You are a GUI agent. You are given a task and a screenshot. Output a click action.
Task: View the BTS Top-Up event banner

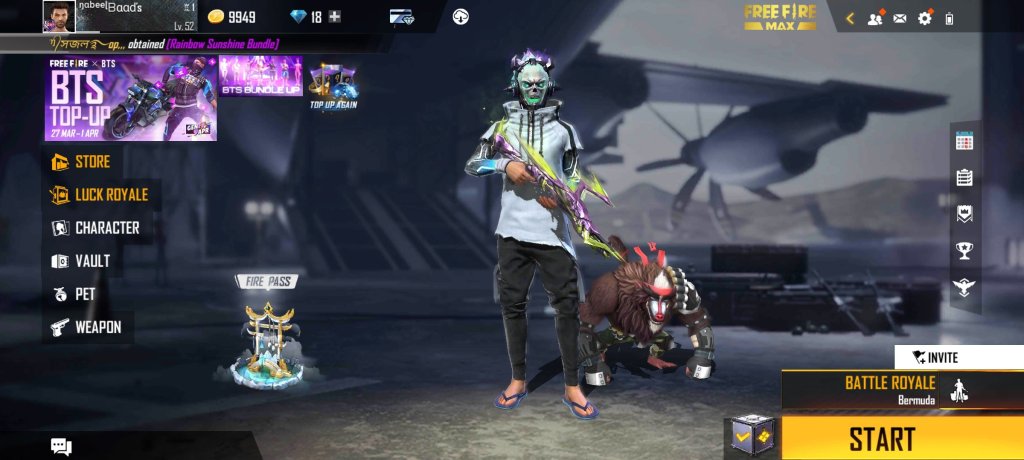pos(130,98)
